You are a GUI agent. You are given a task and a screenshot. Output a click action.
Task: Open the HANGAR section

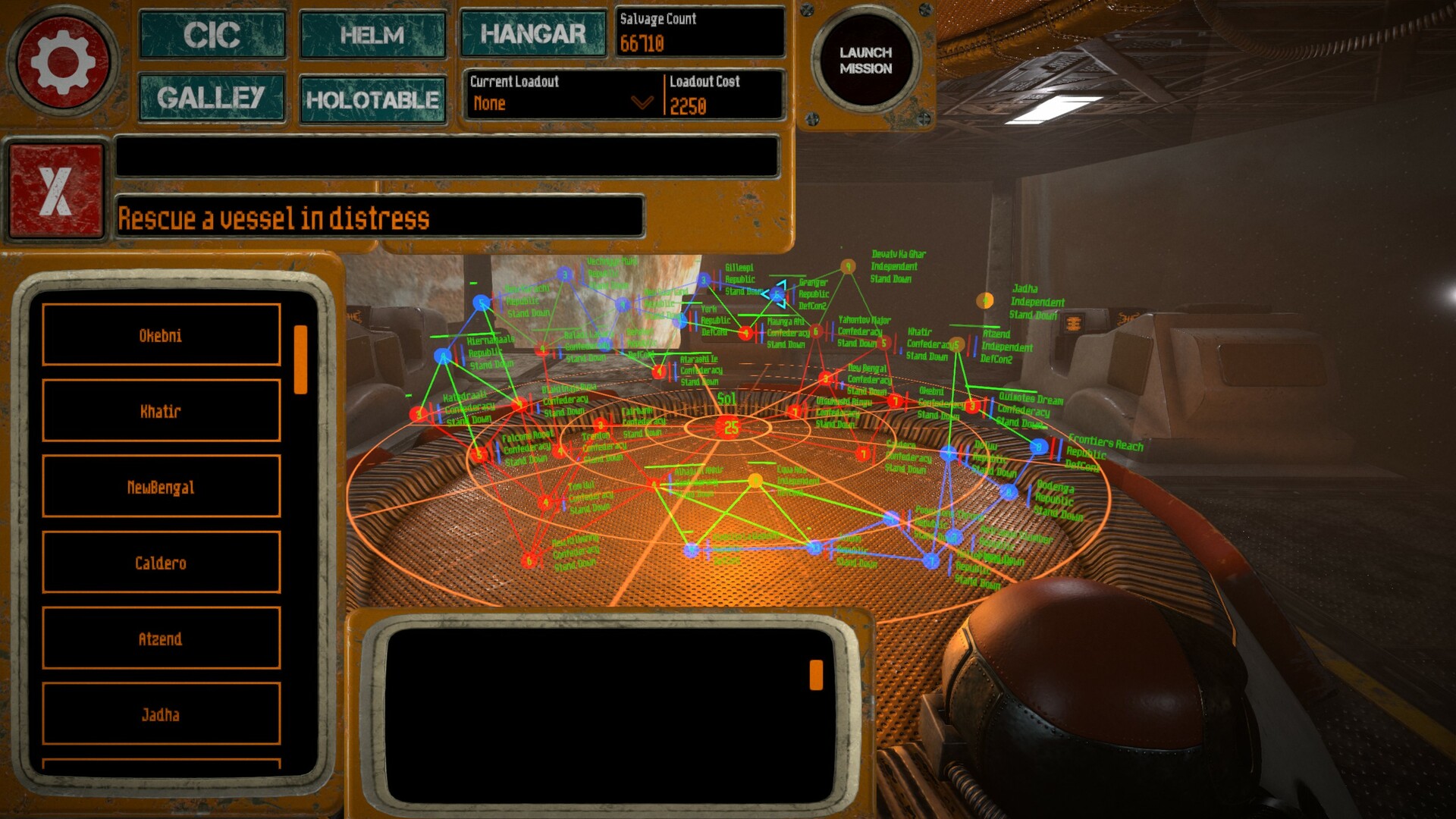click(x=533, y=34)
